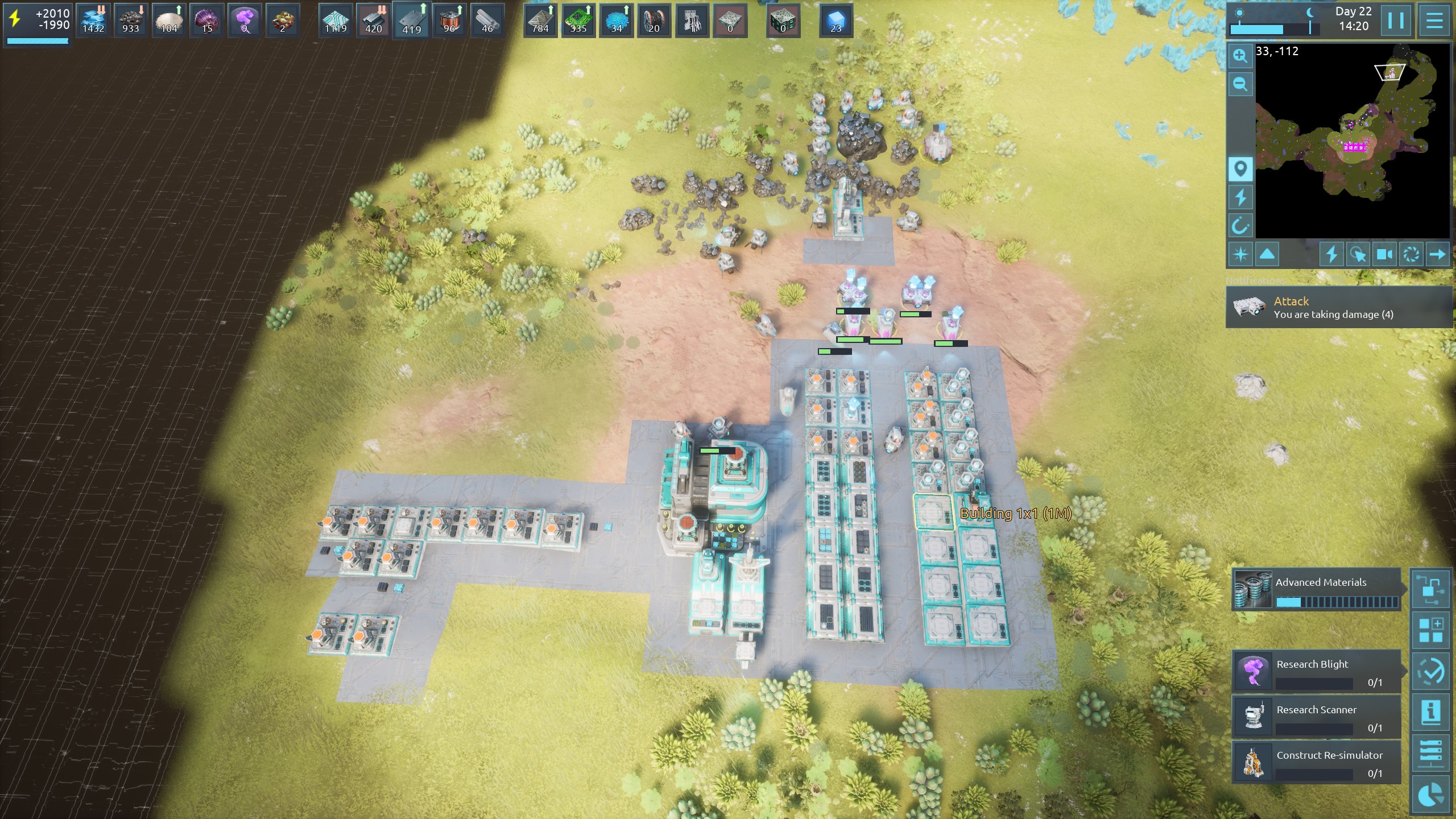The image size is (1456, 819).
Task: Toggle the map pin marker overlay
Action: tap(1240, 169)
